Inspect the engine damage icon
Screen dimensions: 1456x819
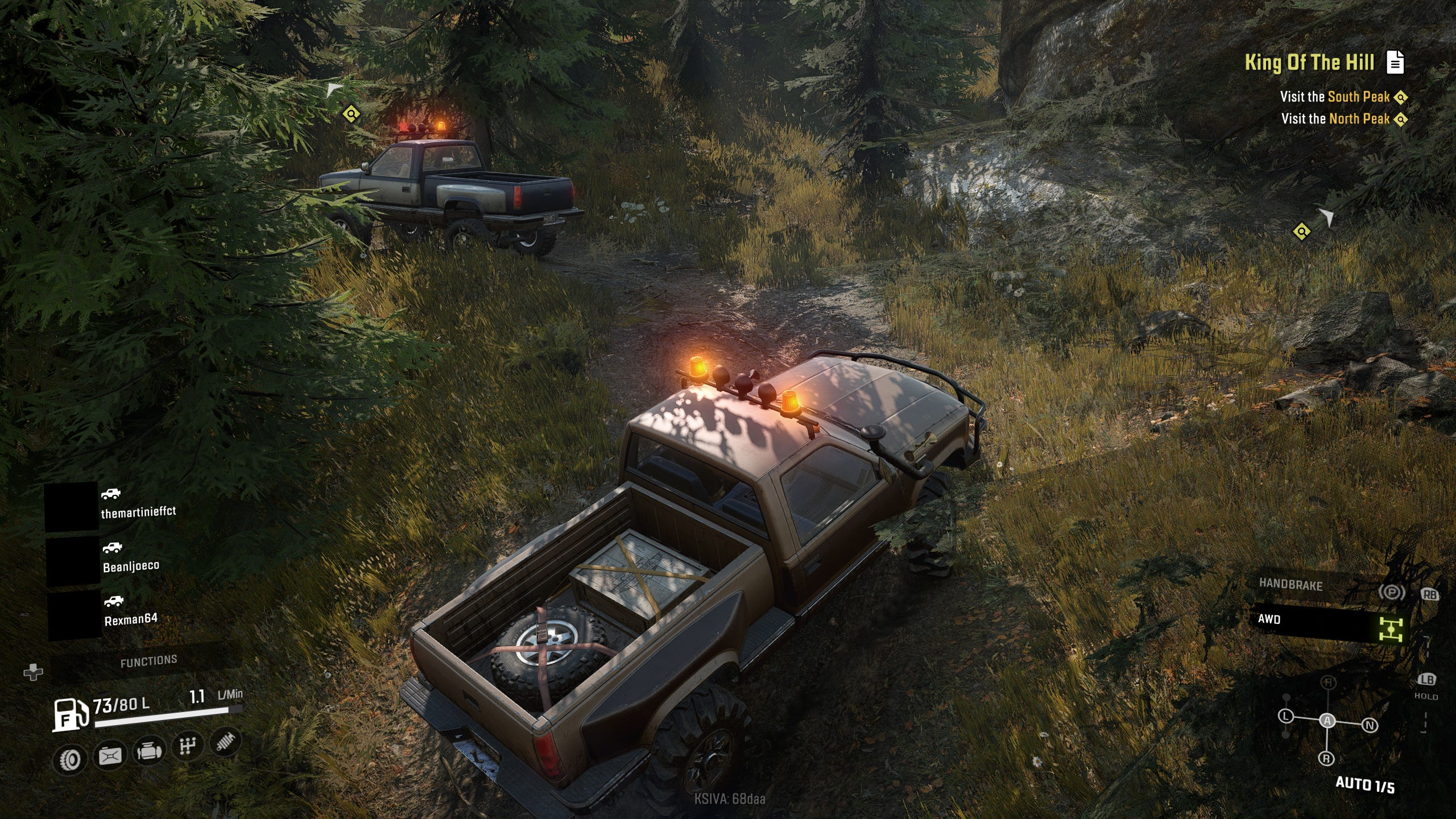(x=149, y=752)
